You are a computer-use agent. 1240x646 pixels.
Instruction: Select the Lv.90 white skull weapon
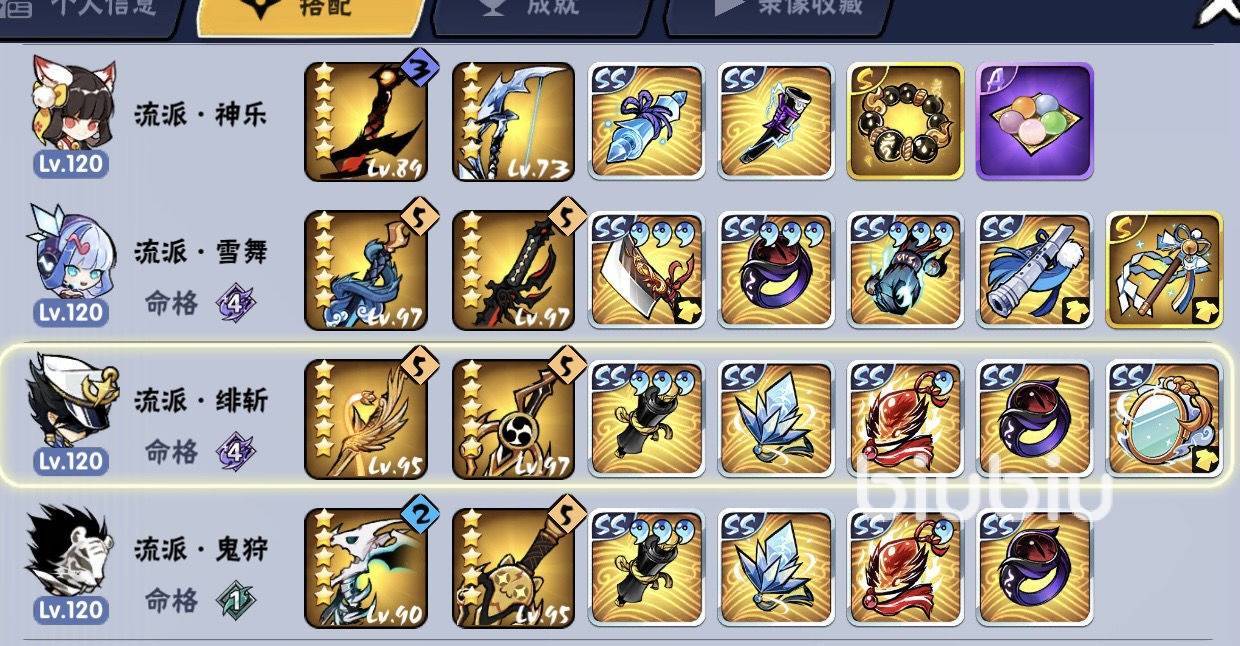(x=365, y=566)
